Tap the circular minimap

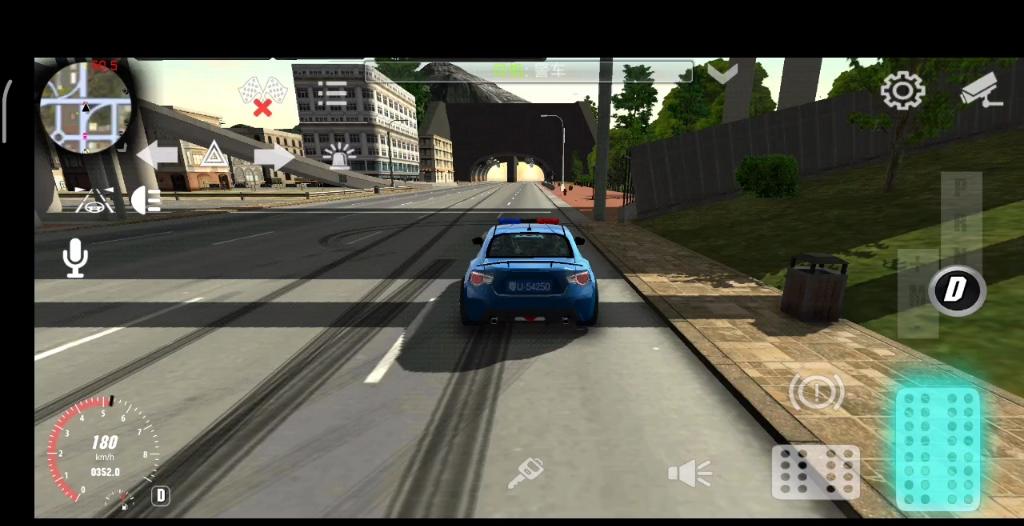pyautogui.click(x=85, y=106)
